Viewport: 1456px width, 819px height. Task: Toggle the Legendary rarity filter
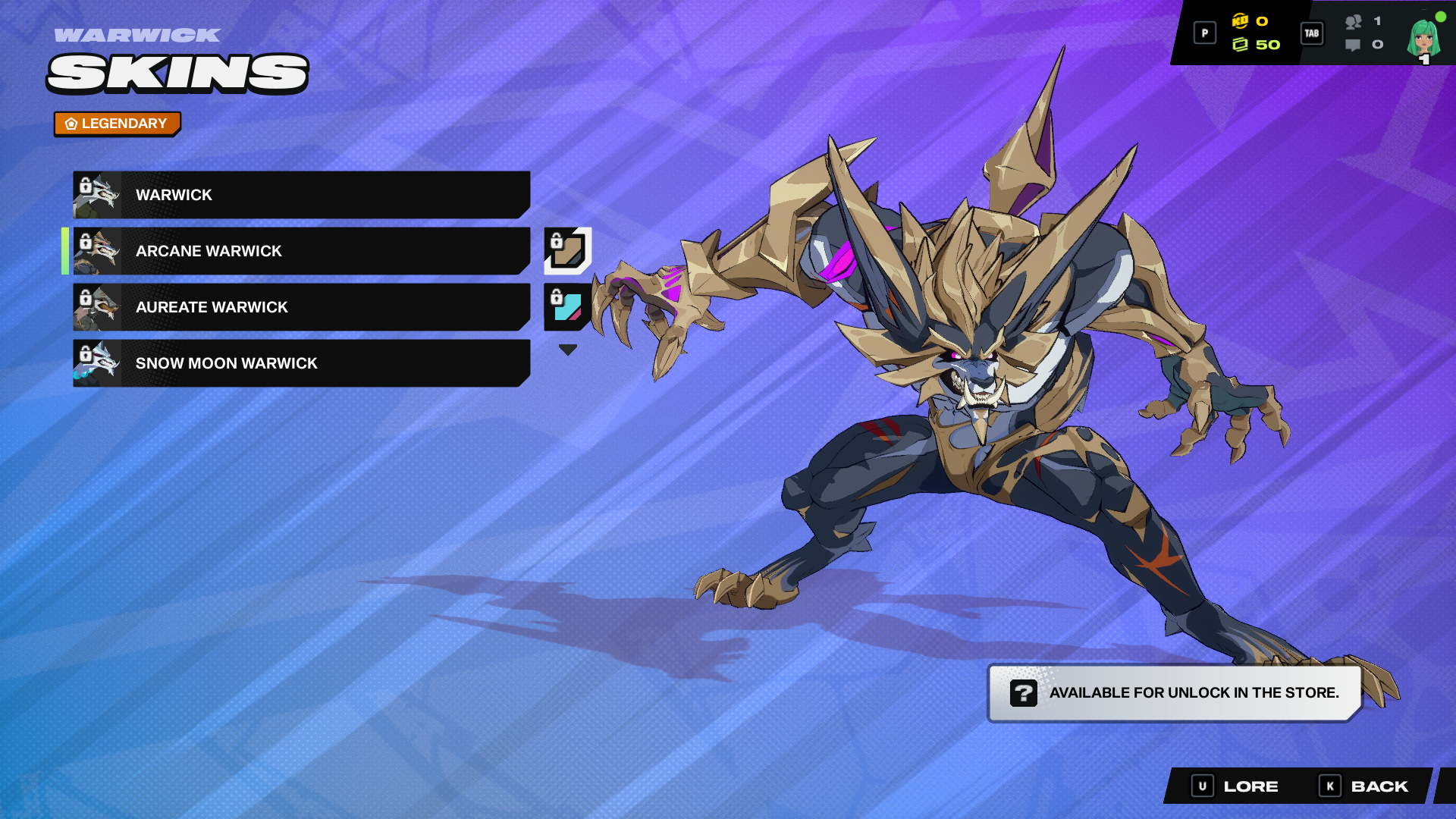[x=117, y=124]
